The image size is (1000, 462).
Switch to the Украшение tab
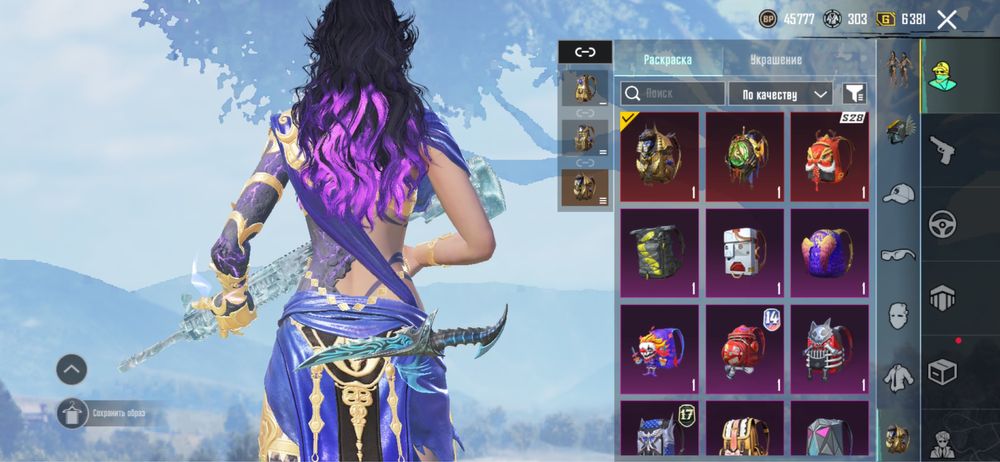[776, 60]
